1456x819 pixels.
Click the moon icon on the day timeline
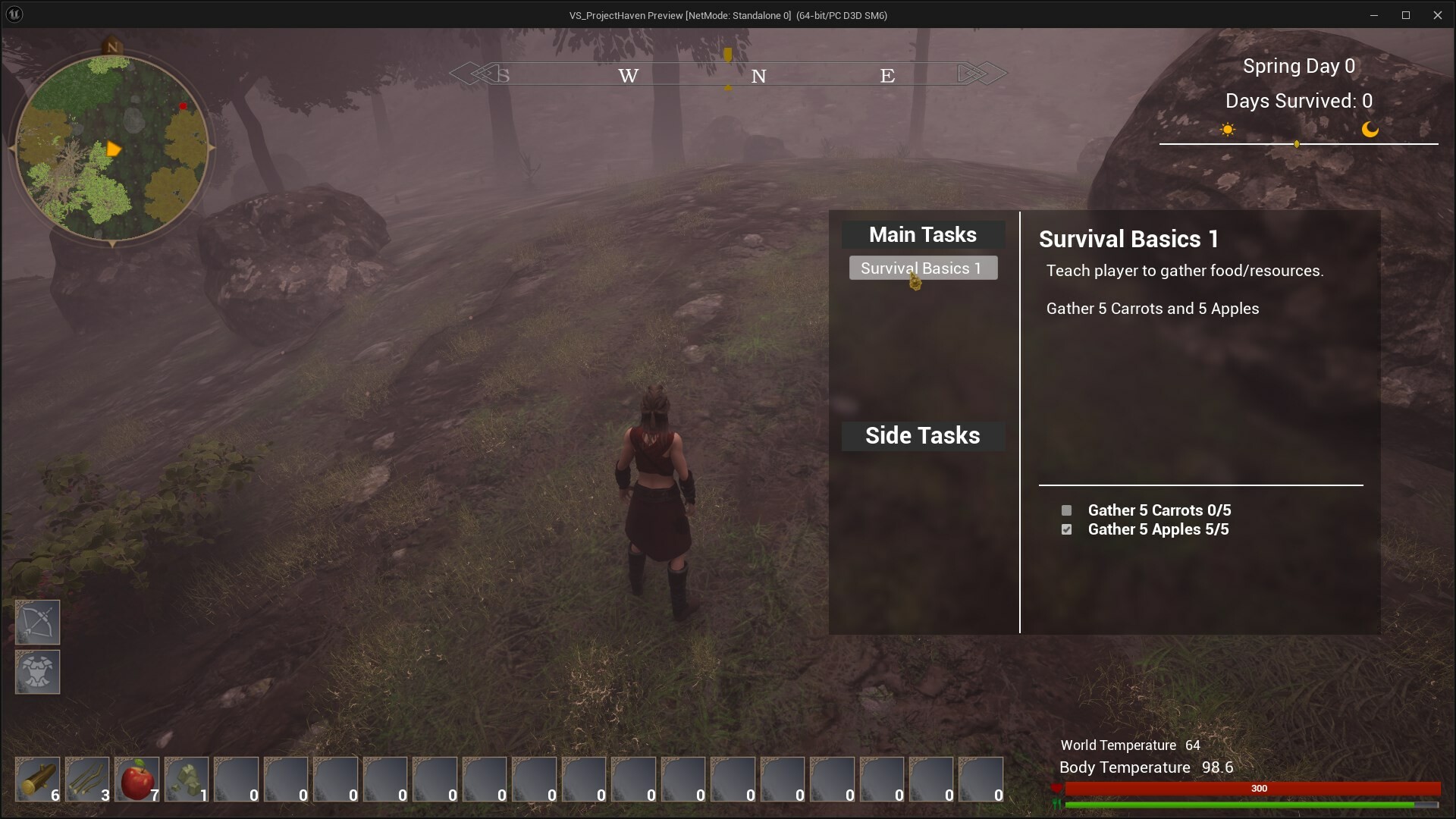click(1371, 129)
